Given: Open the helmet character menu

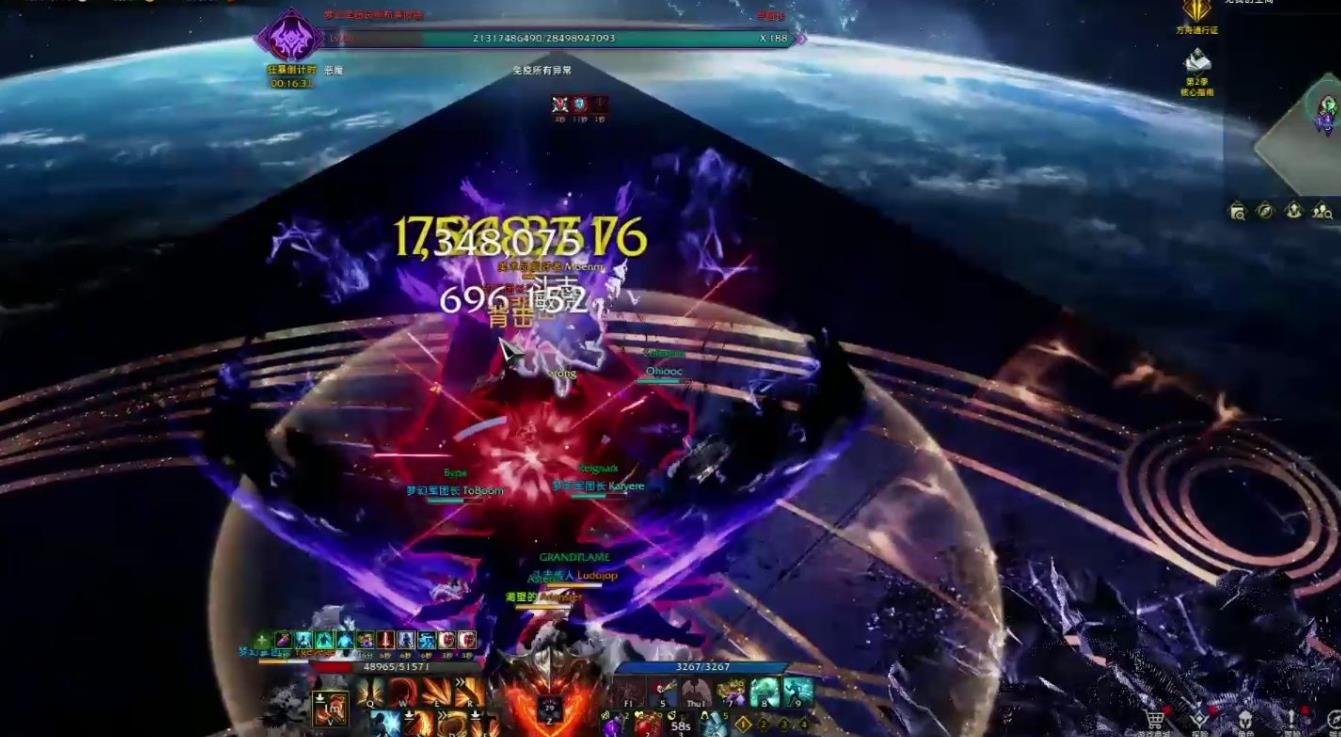Looking at the screenshot, I should (1245, 719).
